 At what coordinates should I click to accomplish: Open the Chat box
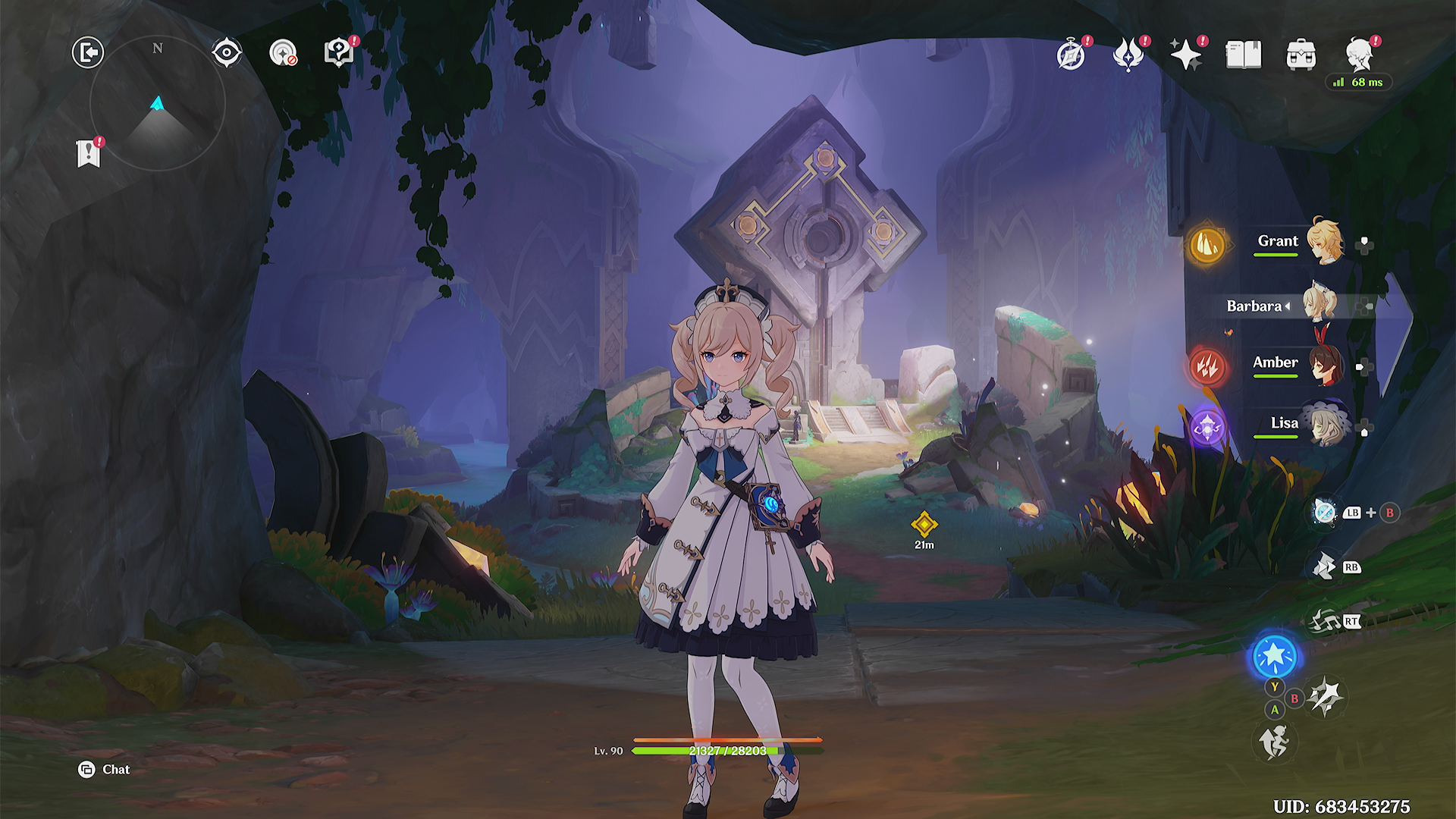[x=105, y=770]
